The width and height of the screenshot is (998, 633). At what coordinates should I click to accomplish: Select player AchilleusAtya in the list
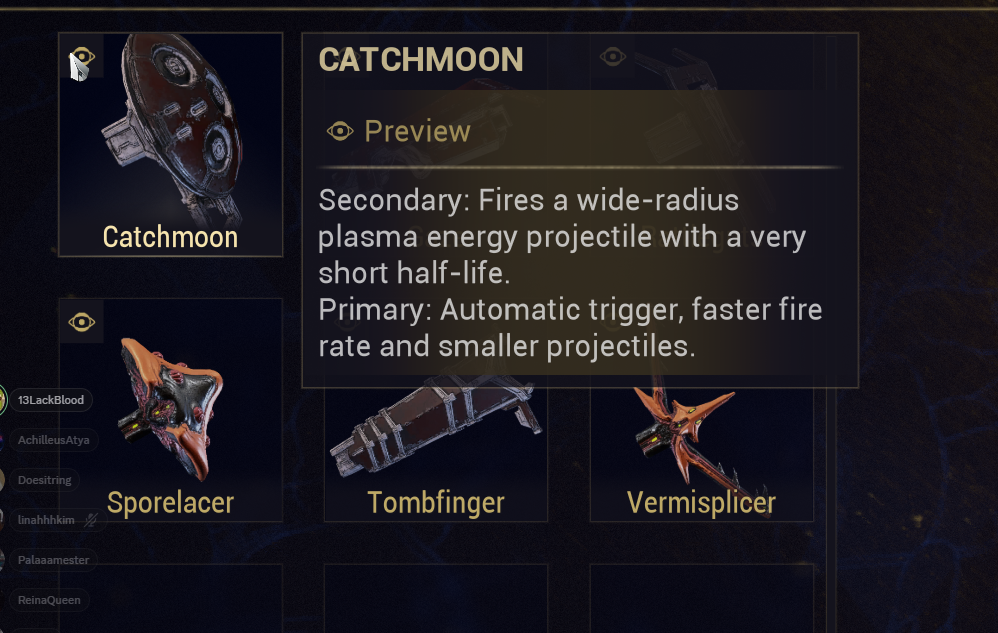(53, 440)
